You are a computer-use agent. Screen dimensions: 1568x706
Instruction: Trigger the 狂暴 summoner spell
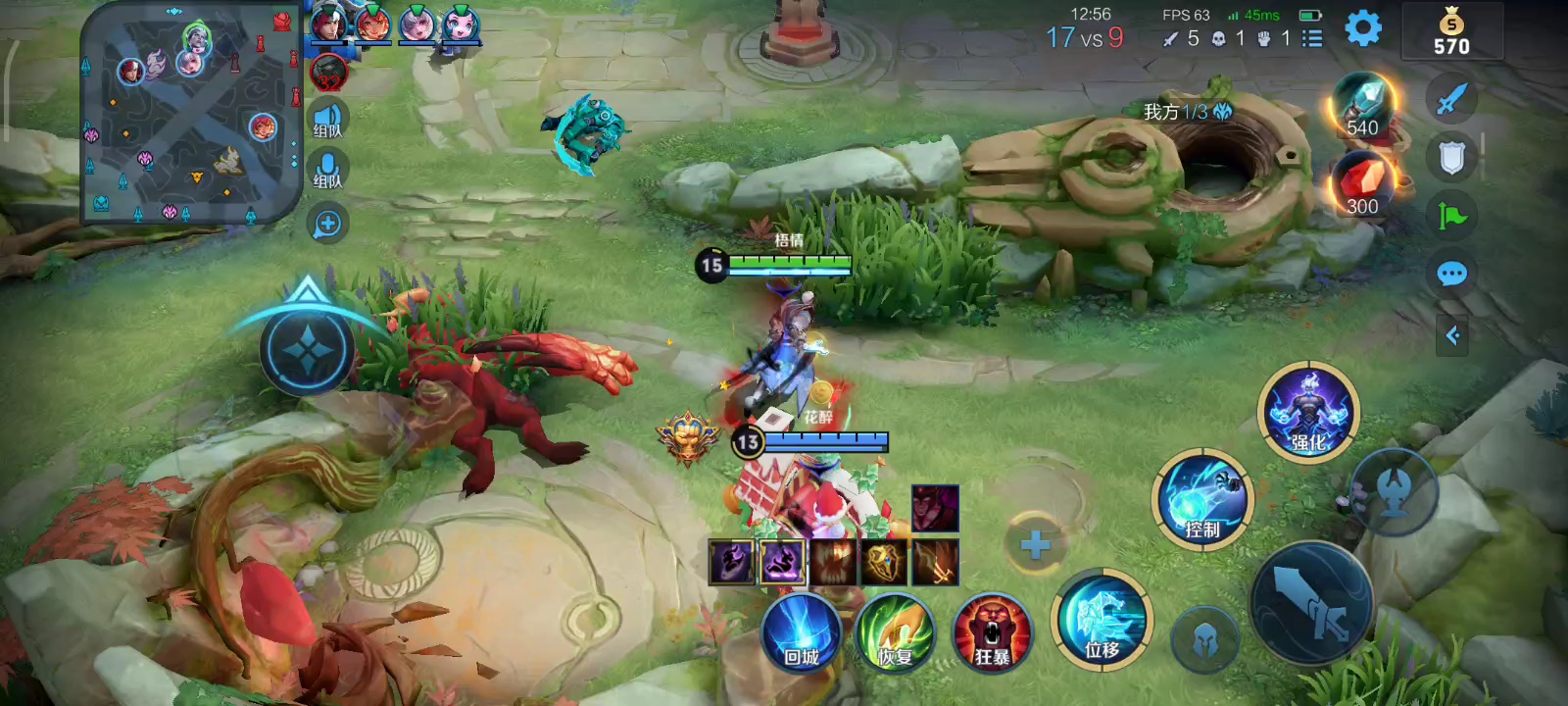[x=992, y=632]
